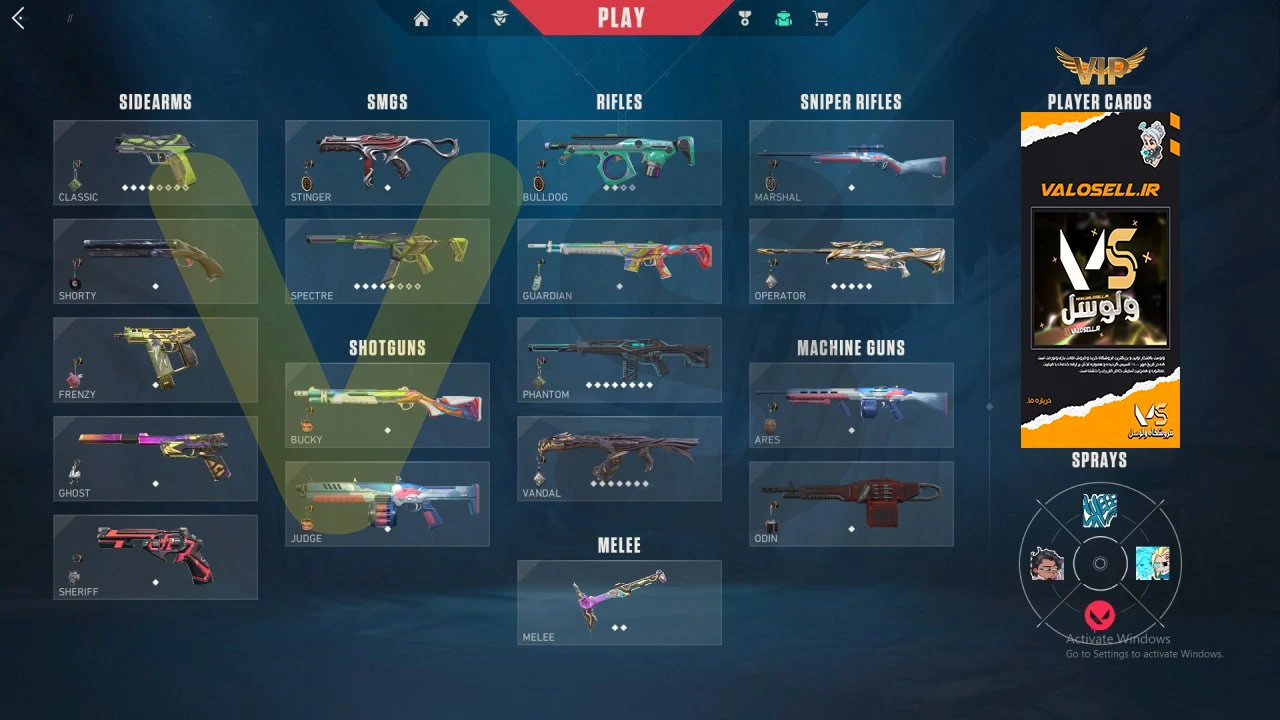Viewport: 1280px width, 720px height.
Task: Open the Melee weapon slot
Action: (619, 602)
